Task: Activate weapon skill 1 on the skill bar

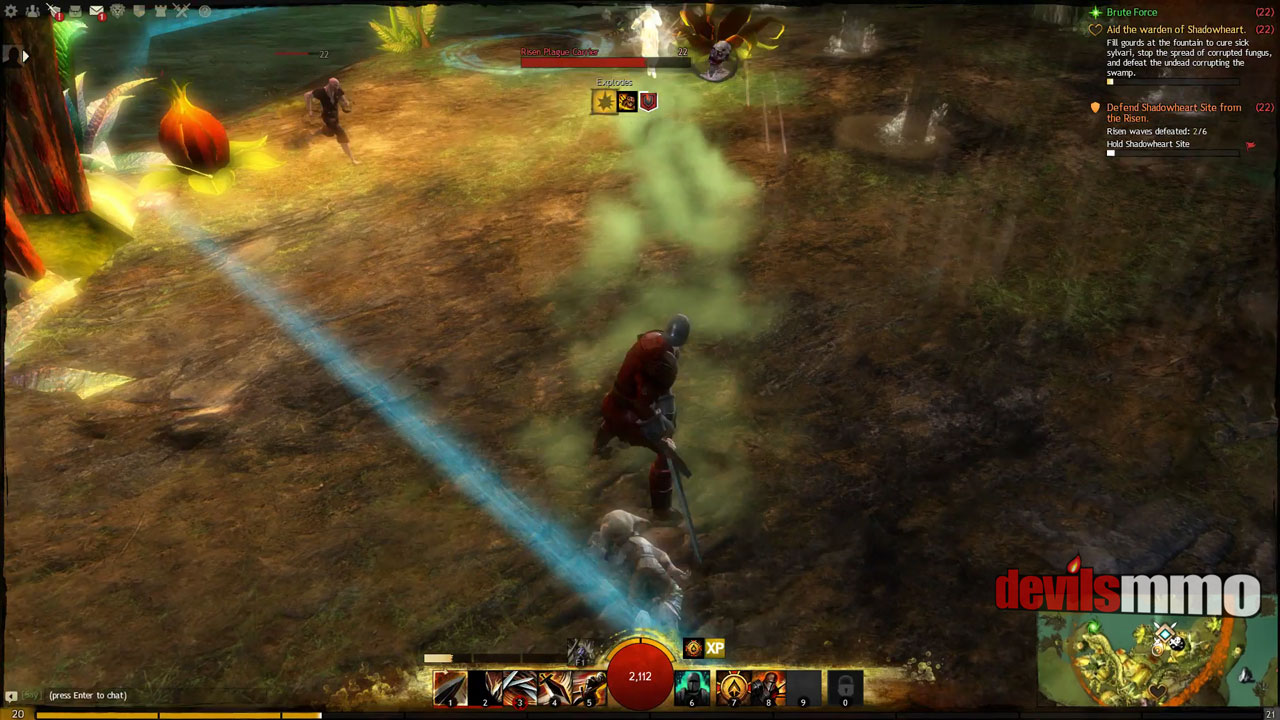Action: (x=450, y=688)
